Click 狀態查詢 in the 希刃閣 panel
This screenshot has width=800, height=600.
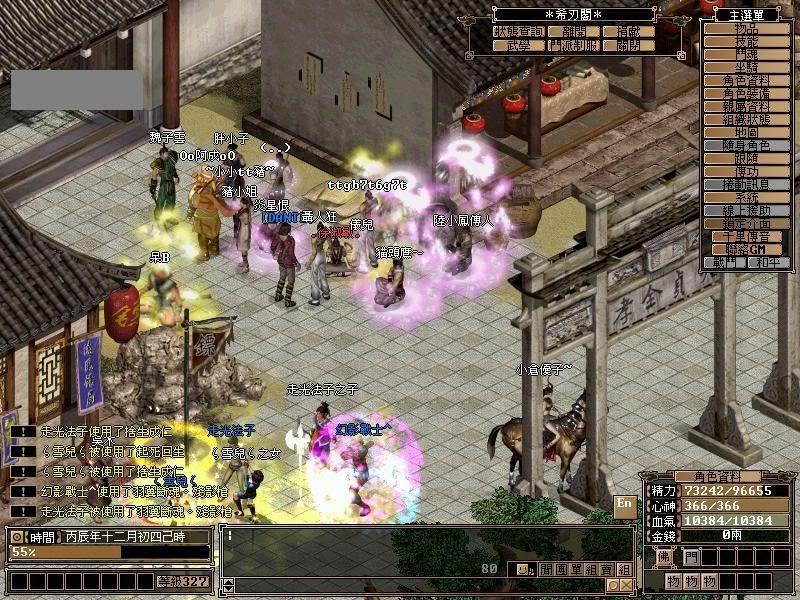[520, 32]
